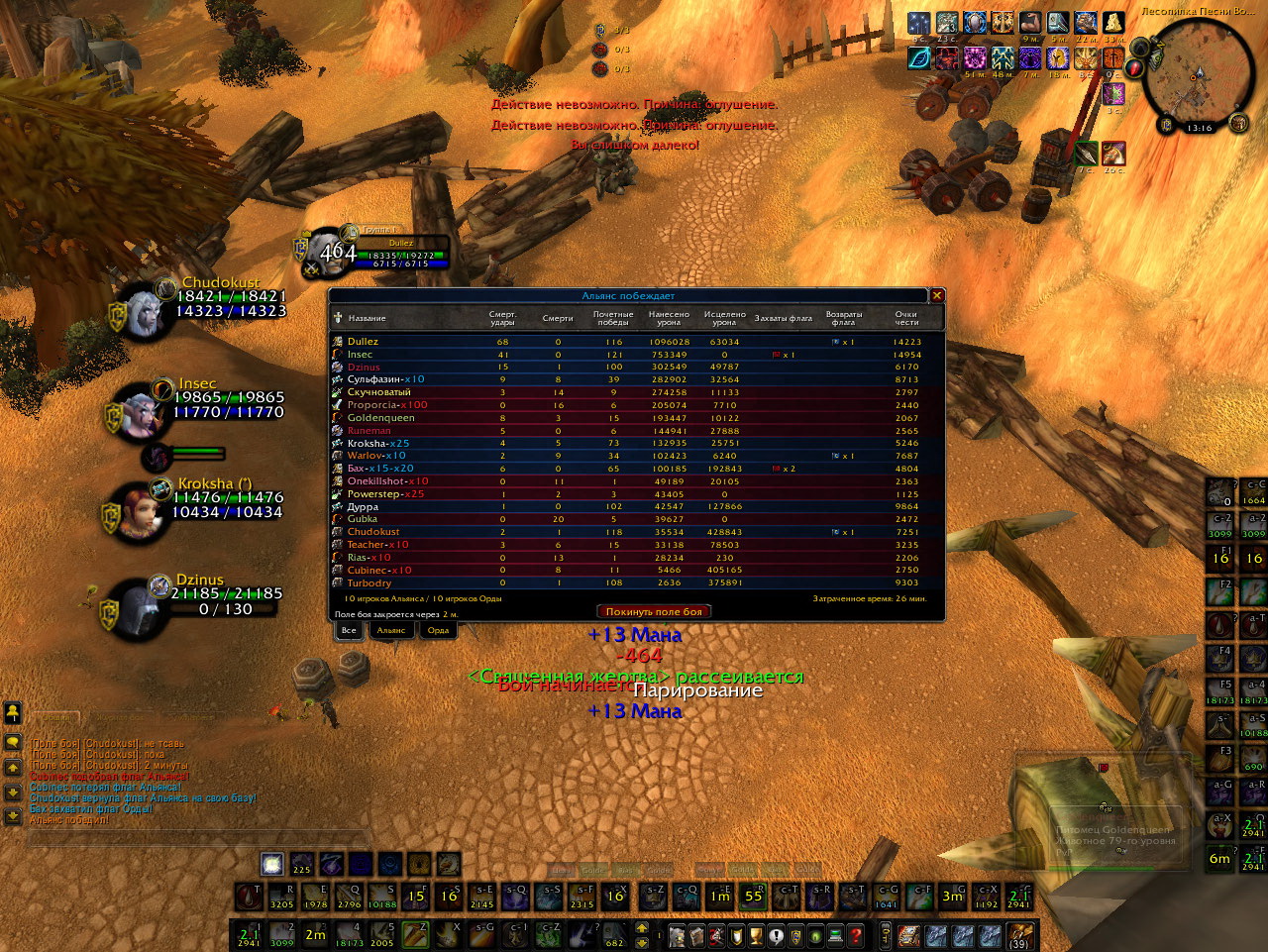Switch to the Орда scoreboard tab
This screenshot has height=952, width=1268.
[438, 630]
